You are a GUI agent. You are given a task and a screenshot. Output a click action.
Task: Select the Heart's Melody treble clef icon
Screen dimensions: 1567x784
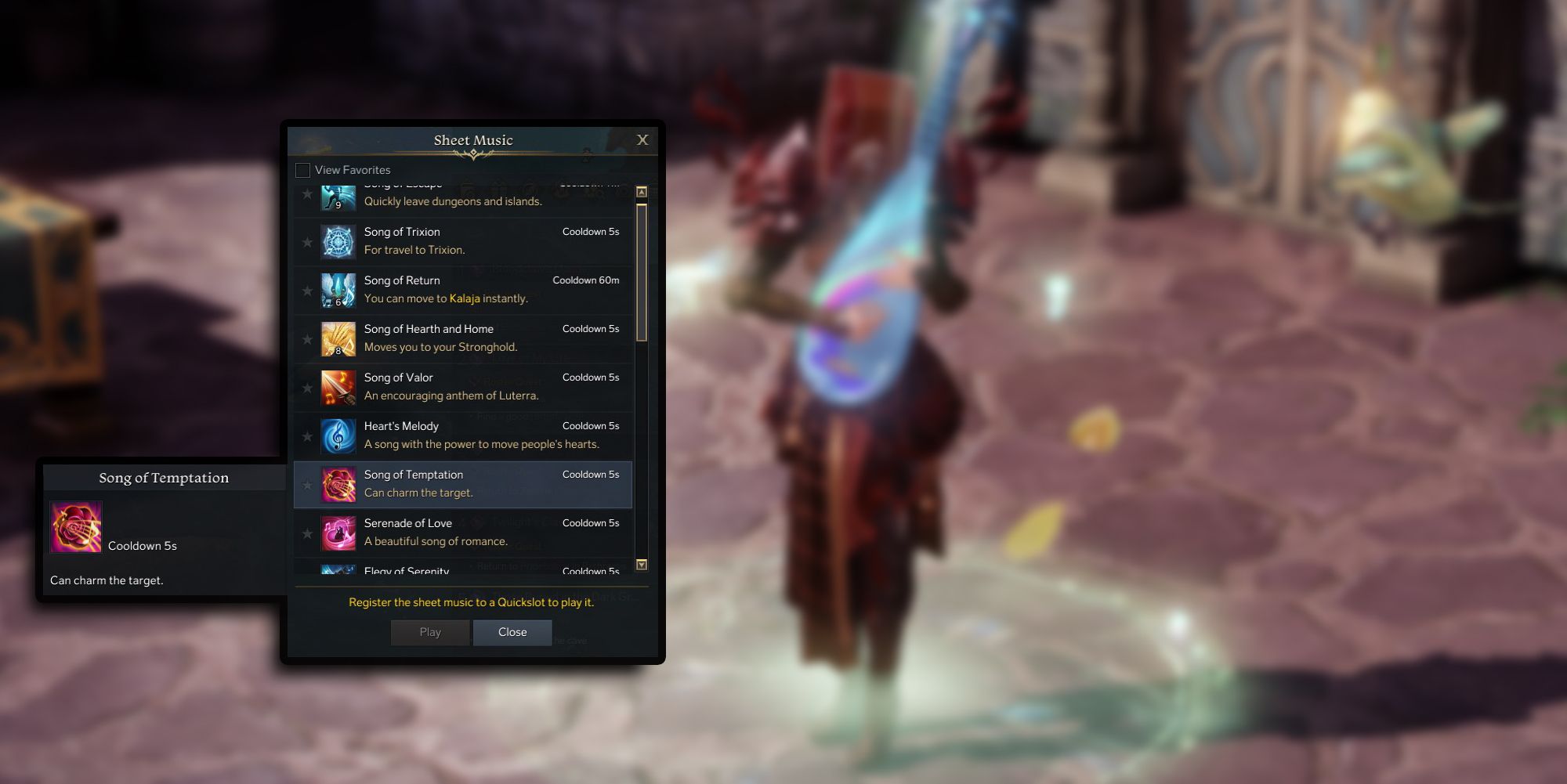point(337,435)
